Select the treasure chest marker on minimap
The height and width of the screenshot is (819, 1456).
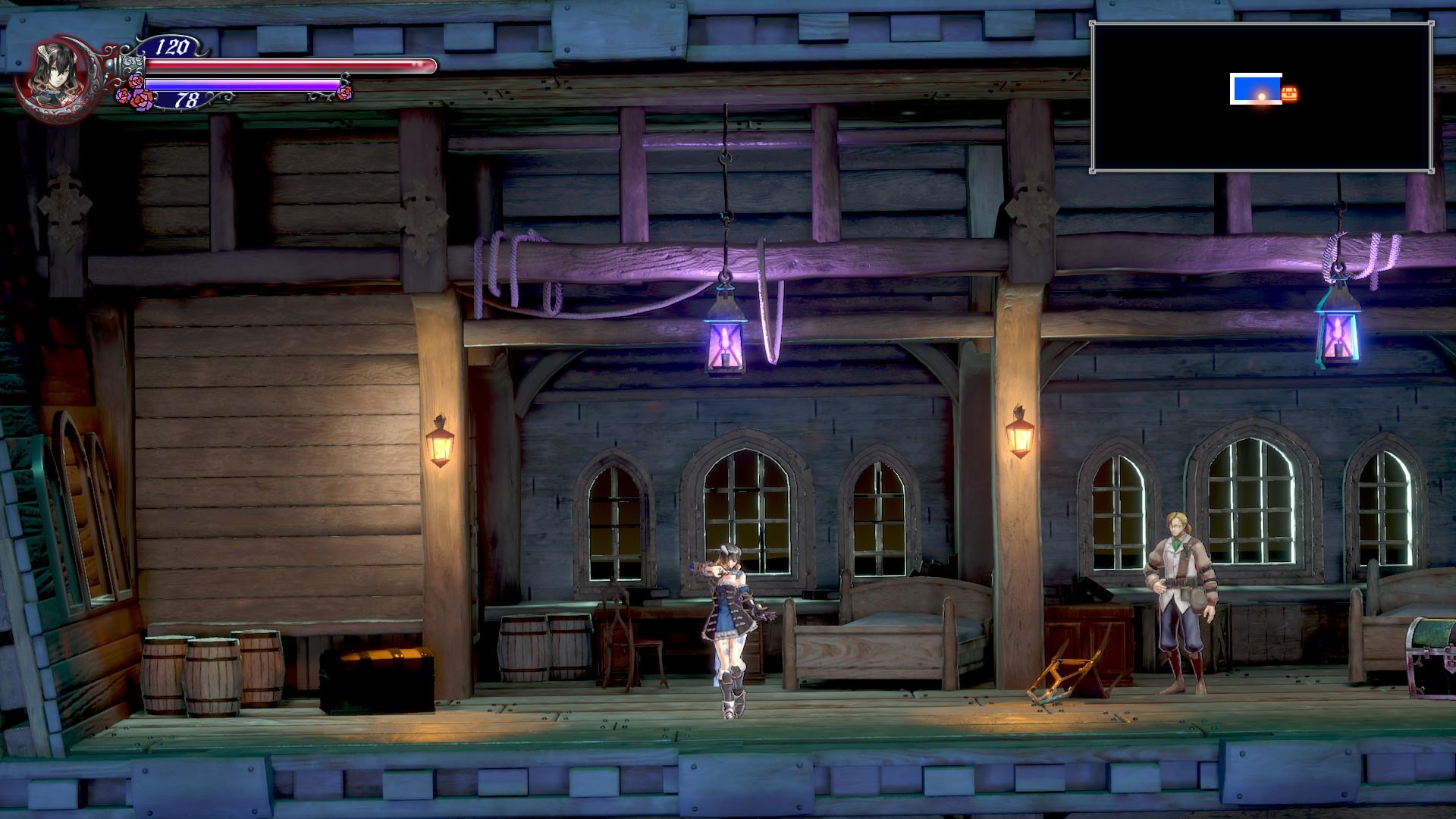1290,94
